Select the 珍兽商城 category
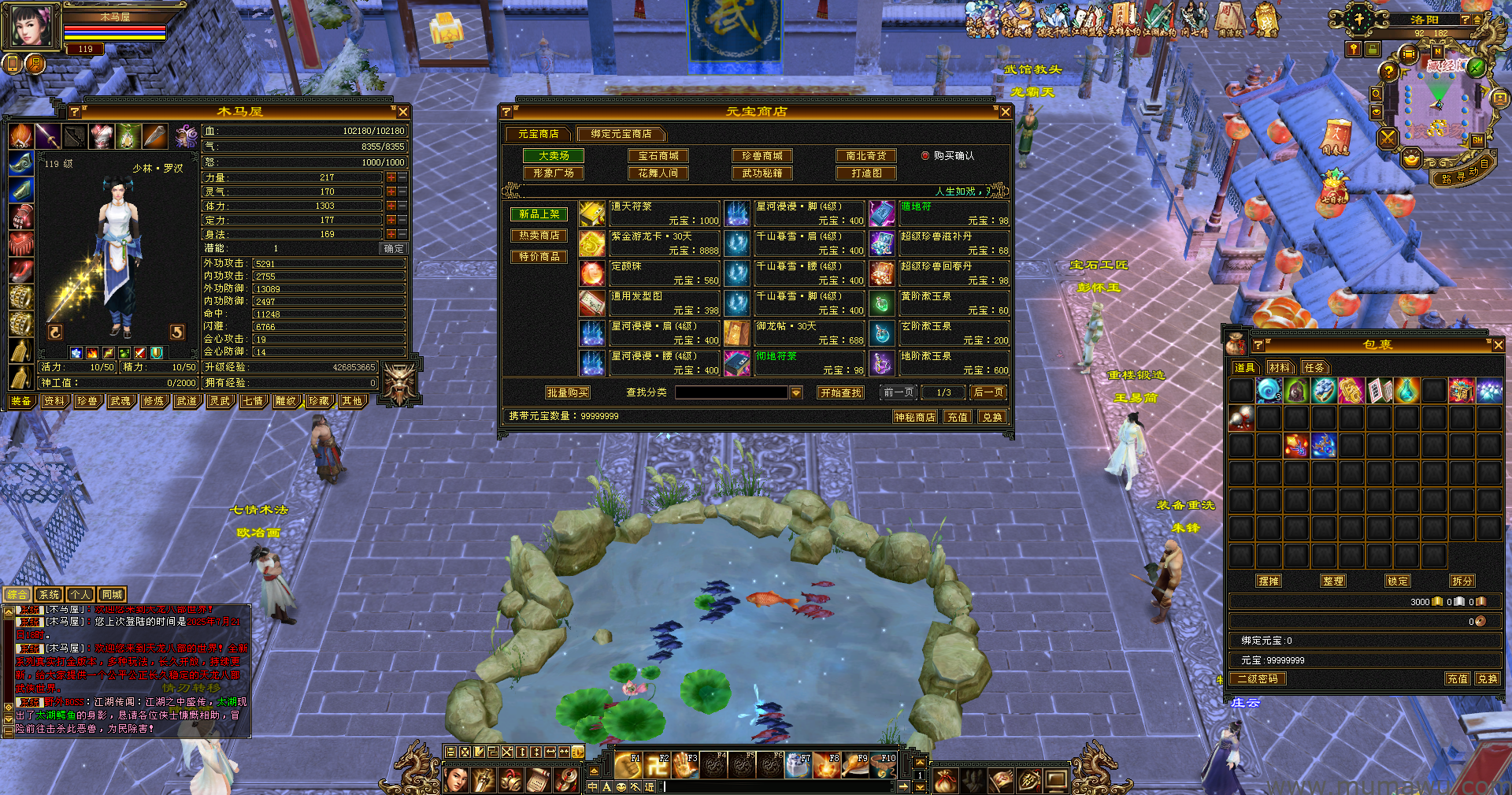Screen dimensions: 1512x795 (x=762, y=156)
